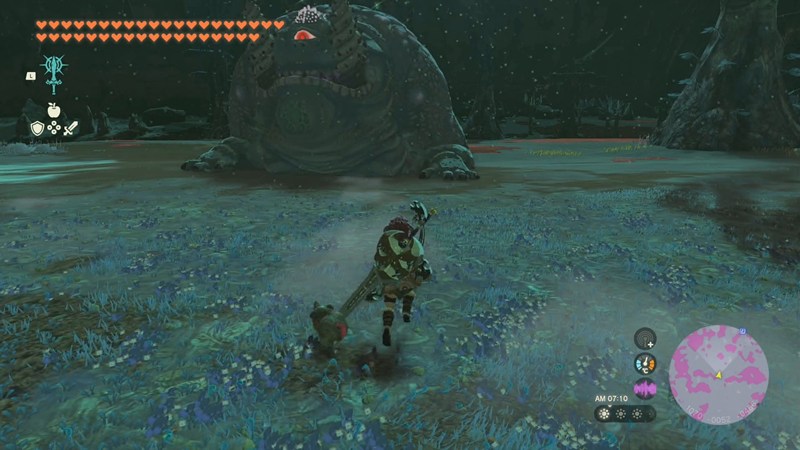
Task: Select the sword weapon quick-menu icon
Action: coord(70,128)
